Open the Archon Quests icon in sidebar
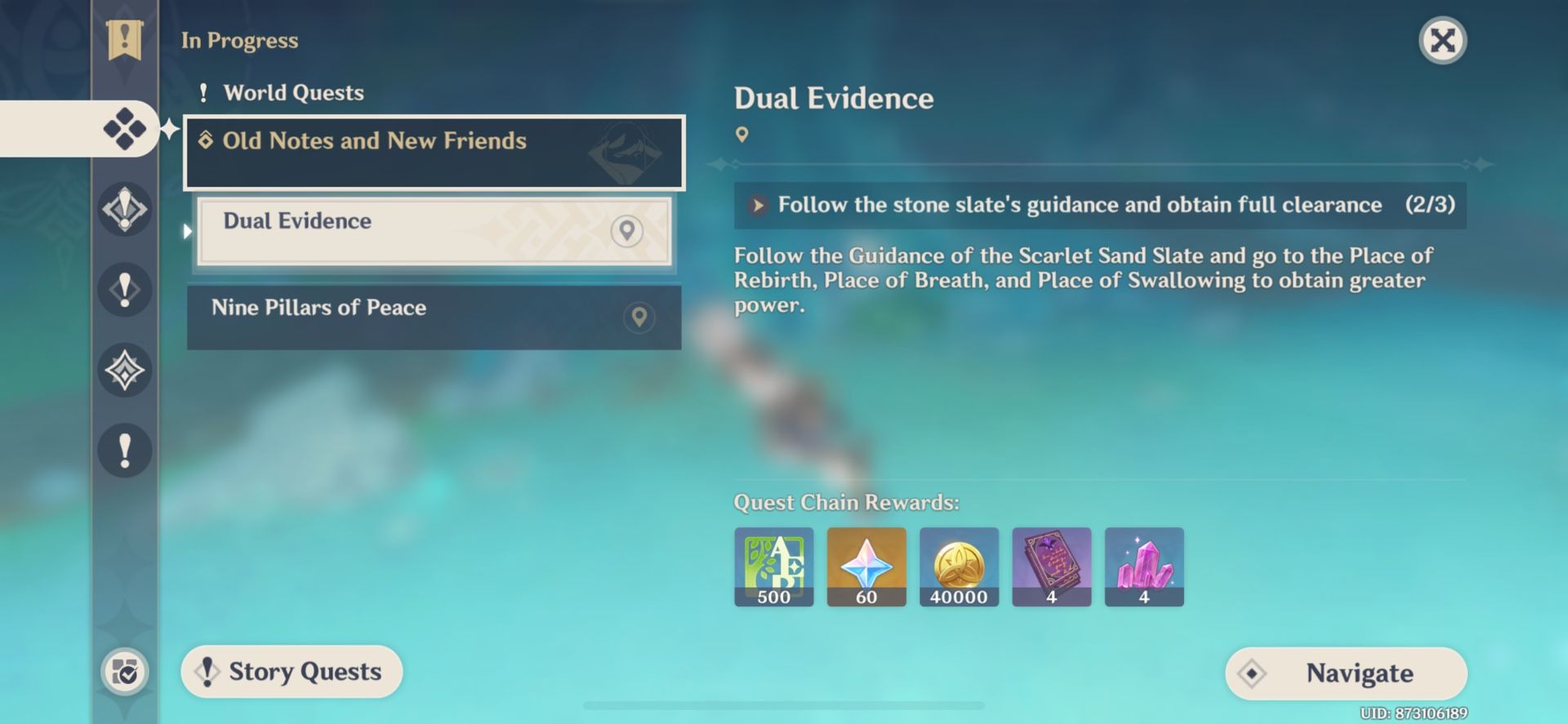 pos(124,209)
